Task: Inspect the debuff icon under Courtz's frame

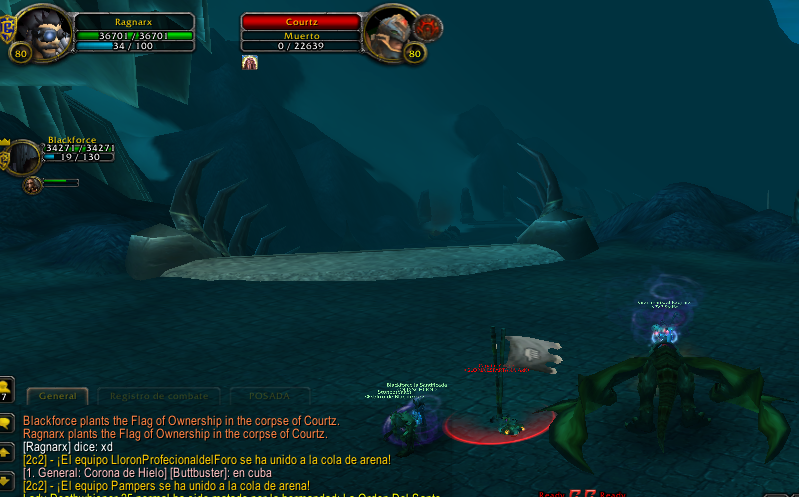Action: point(250,63)
